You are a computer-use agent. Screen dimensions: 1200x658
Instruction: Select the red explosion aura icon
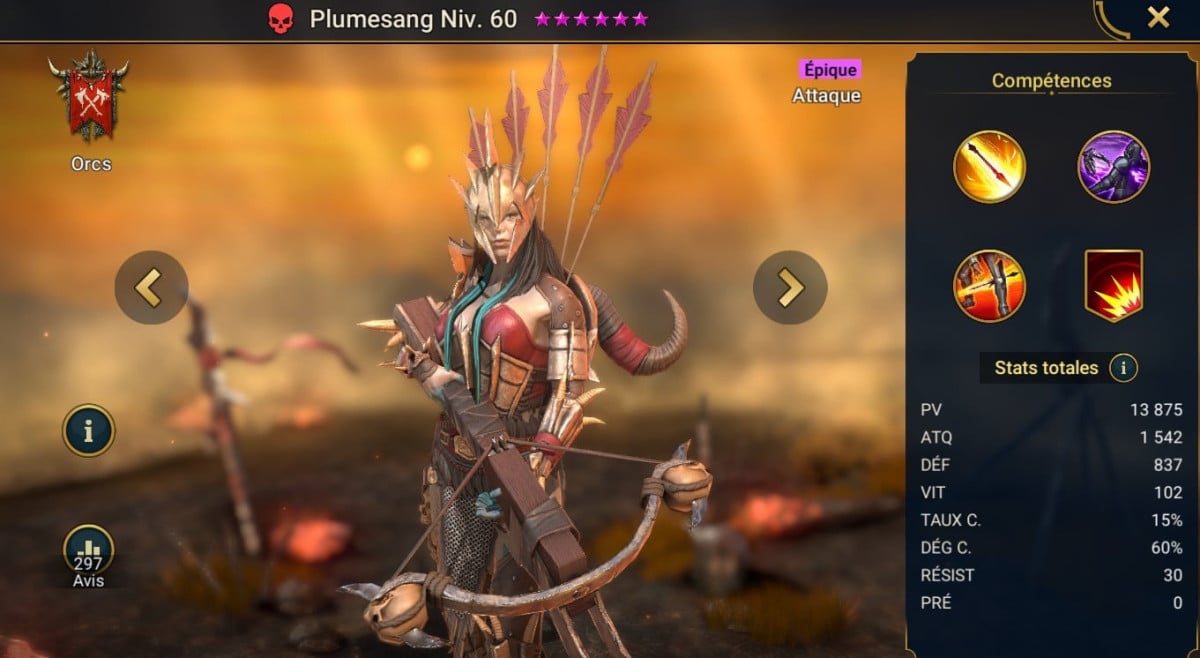click(x=1113, y=286)
